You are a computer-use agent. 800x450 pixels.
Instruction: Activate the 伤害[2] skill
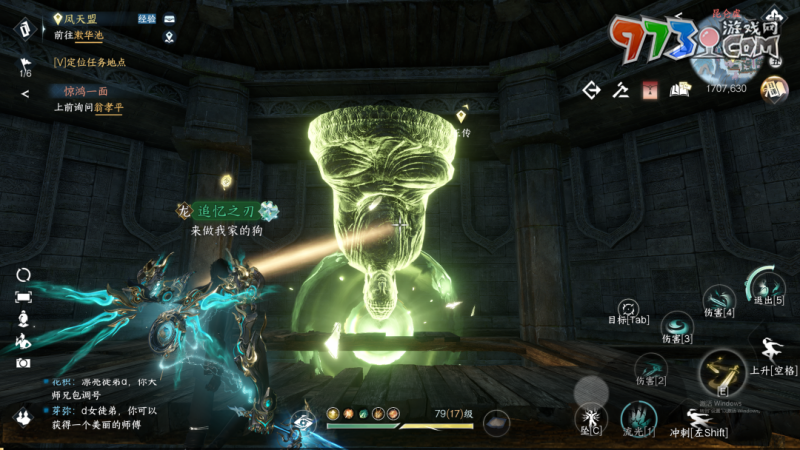click(x=652, y=367)
